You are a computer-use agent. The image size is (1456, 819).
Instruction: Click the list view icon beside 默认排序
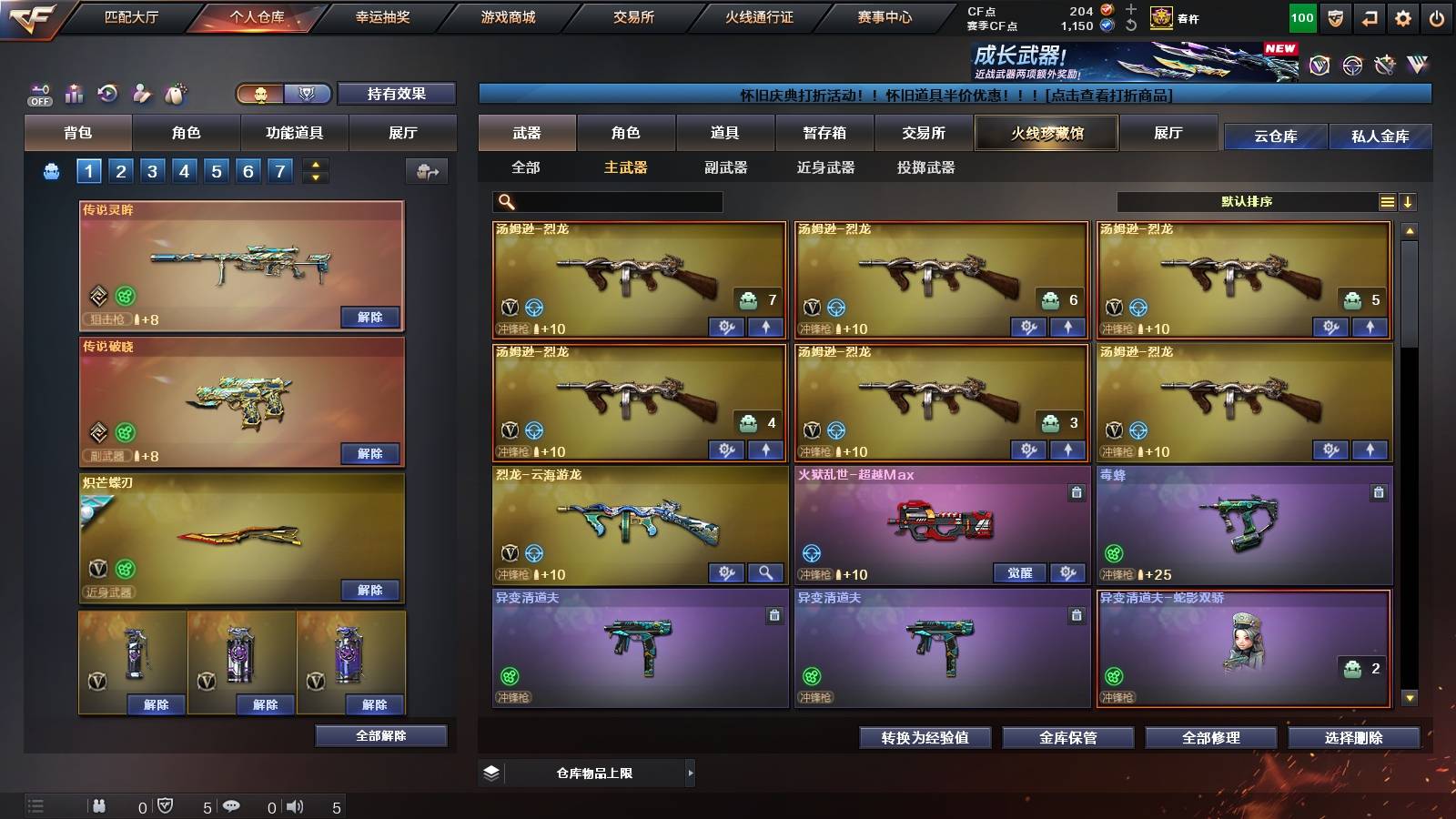[x=1387, y=201]
